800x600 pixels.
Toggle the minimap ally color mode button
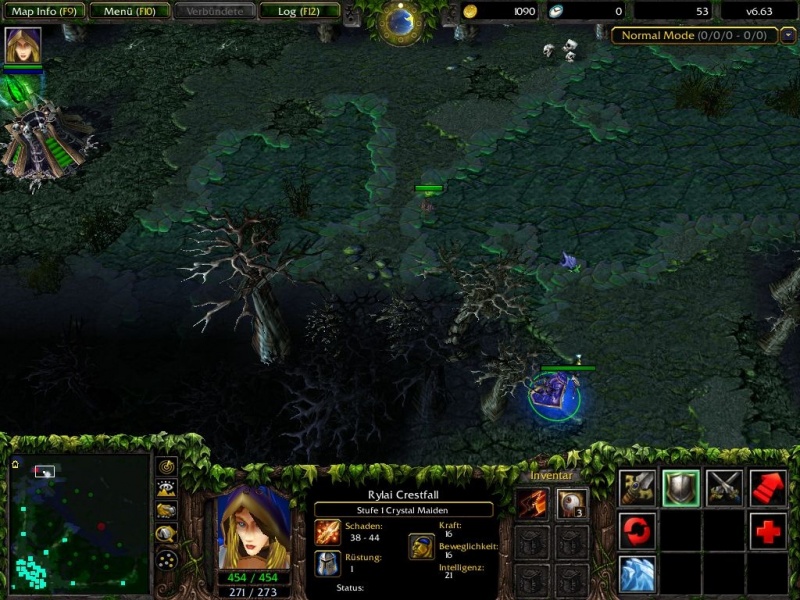point(167,511)
